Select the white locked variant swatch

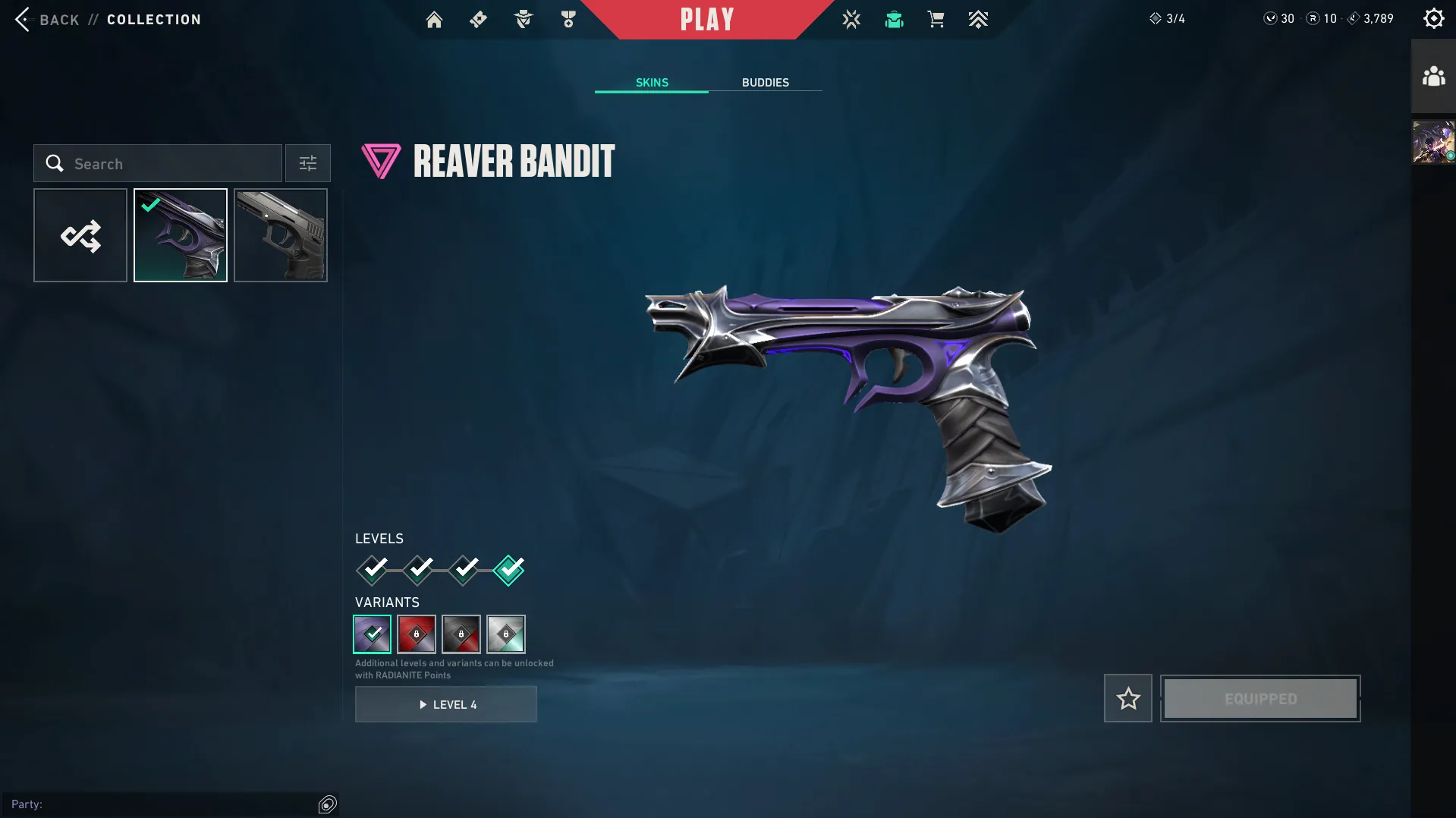click(506, 634)
